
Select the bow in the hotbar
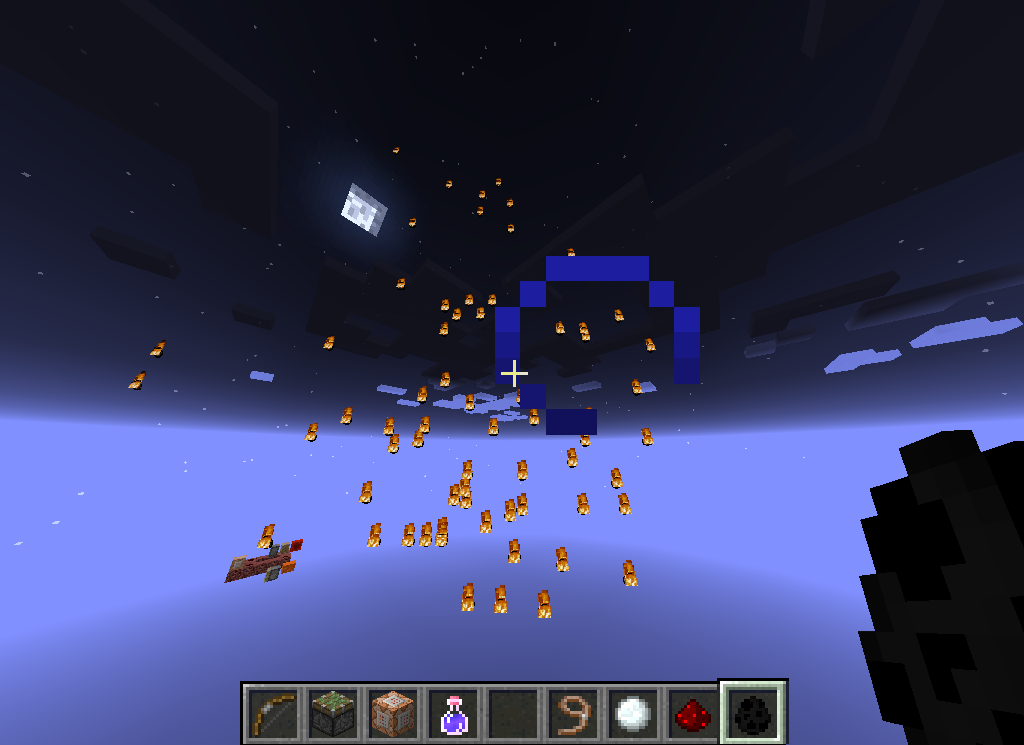(x=272, y=714)
